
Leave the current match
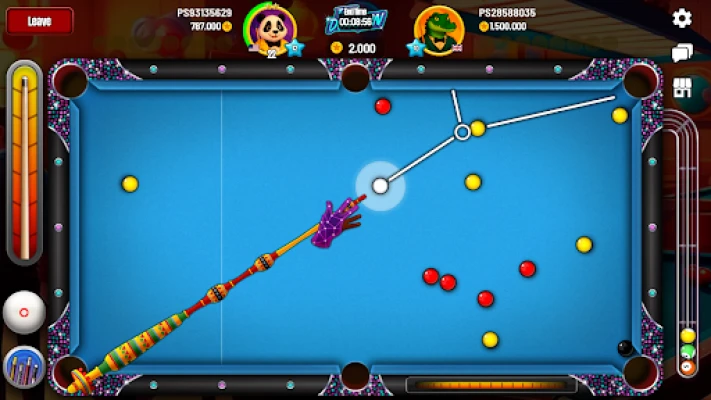[38, 20]
